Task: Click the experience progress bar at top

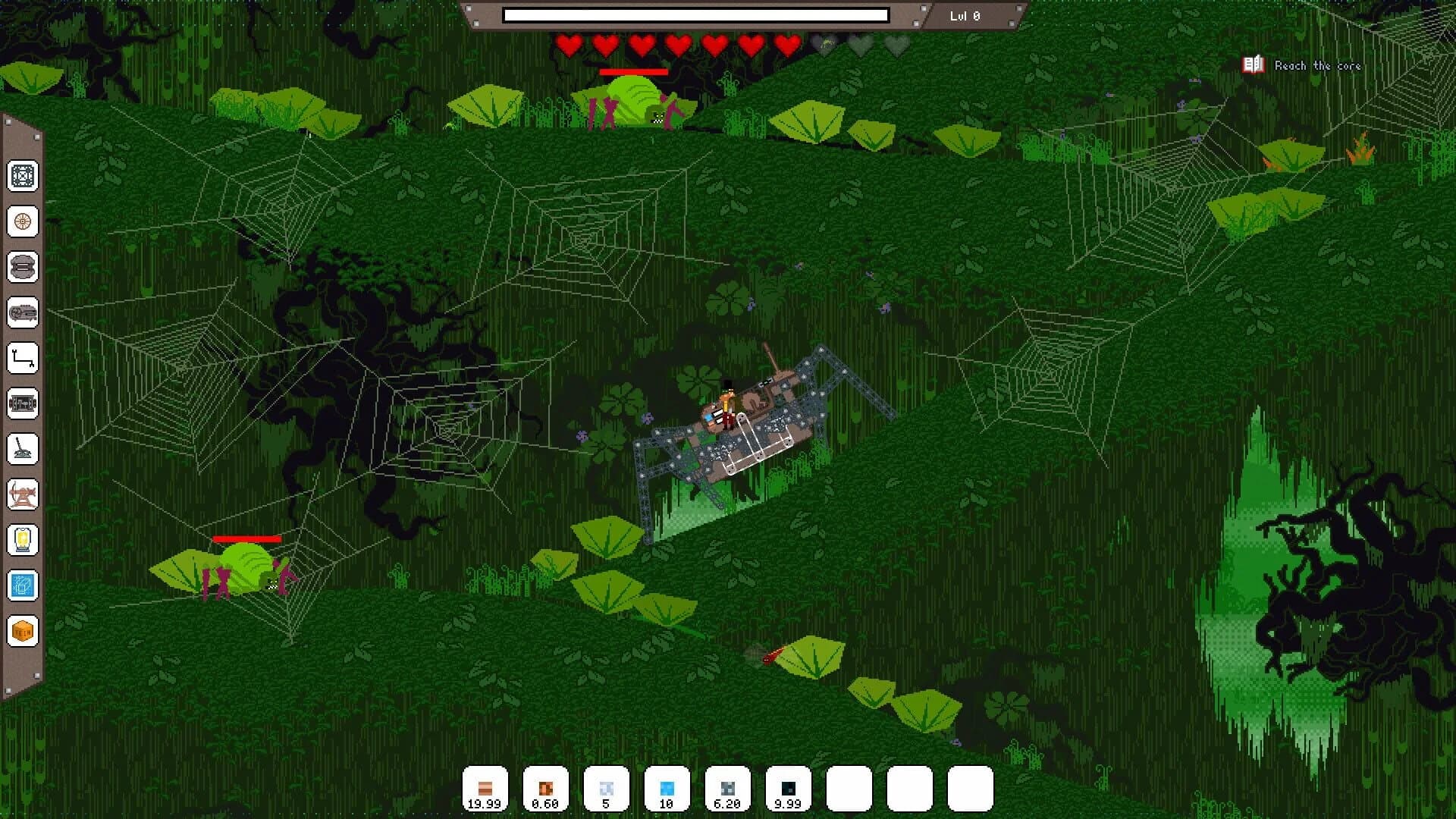Action: pyautogui.click(x=697, y=13)
